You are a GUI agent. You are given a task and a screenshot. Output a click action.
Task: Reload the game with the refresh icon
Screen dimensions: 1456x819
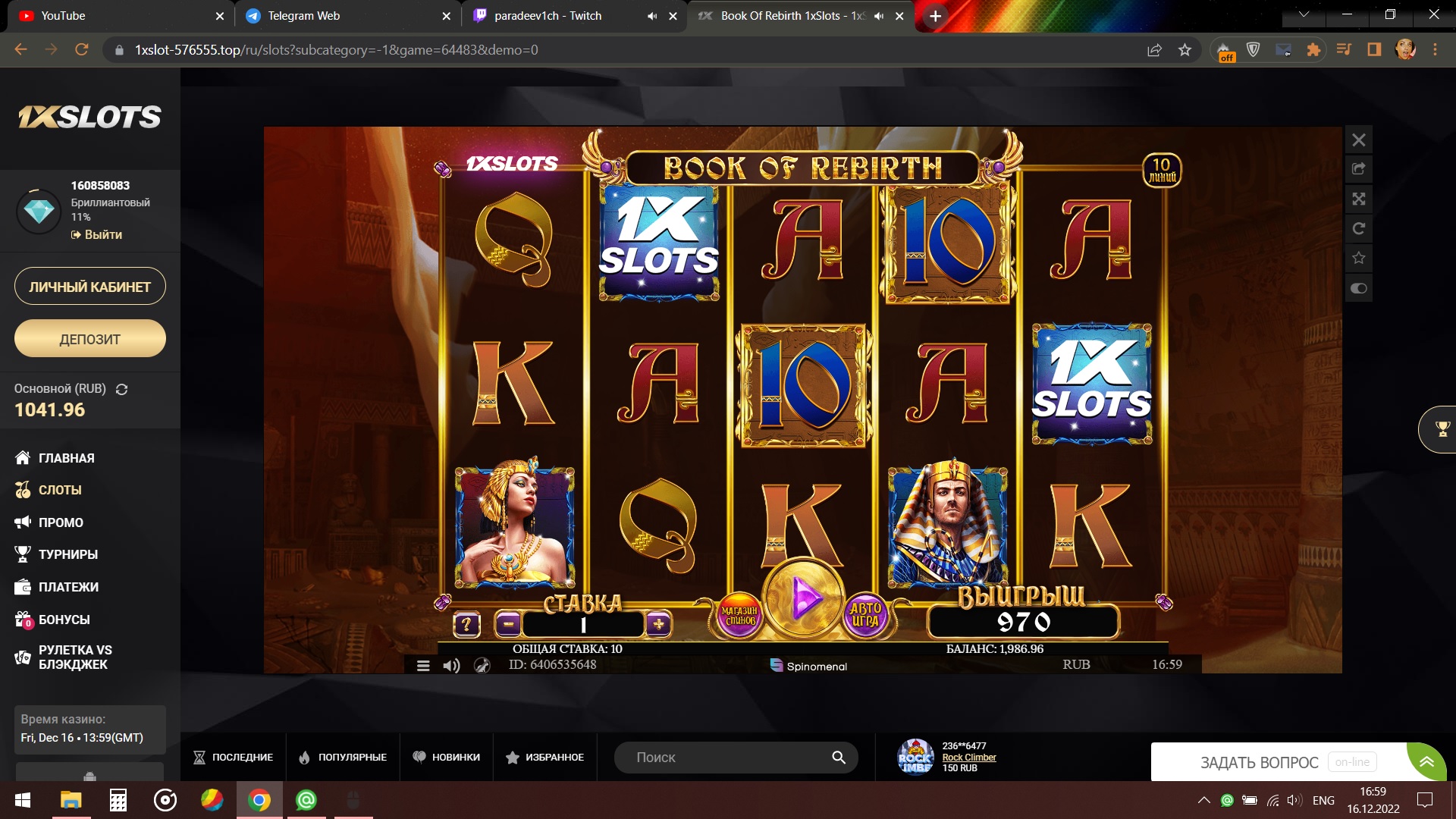(1359, 228)
